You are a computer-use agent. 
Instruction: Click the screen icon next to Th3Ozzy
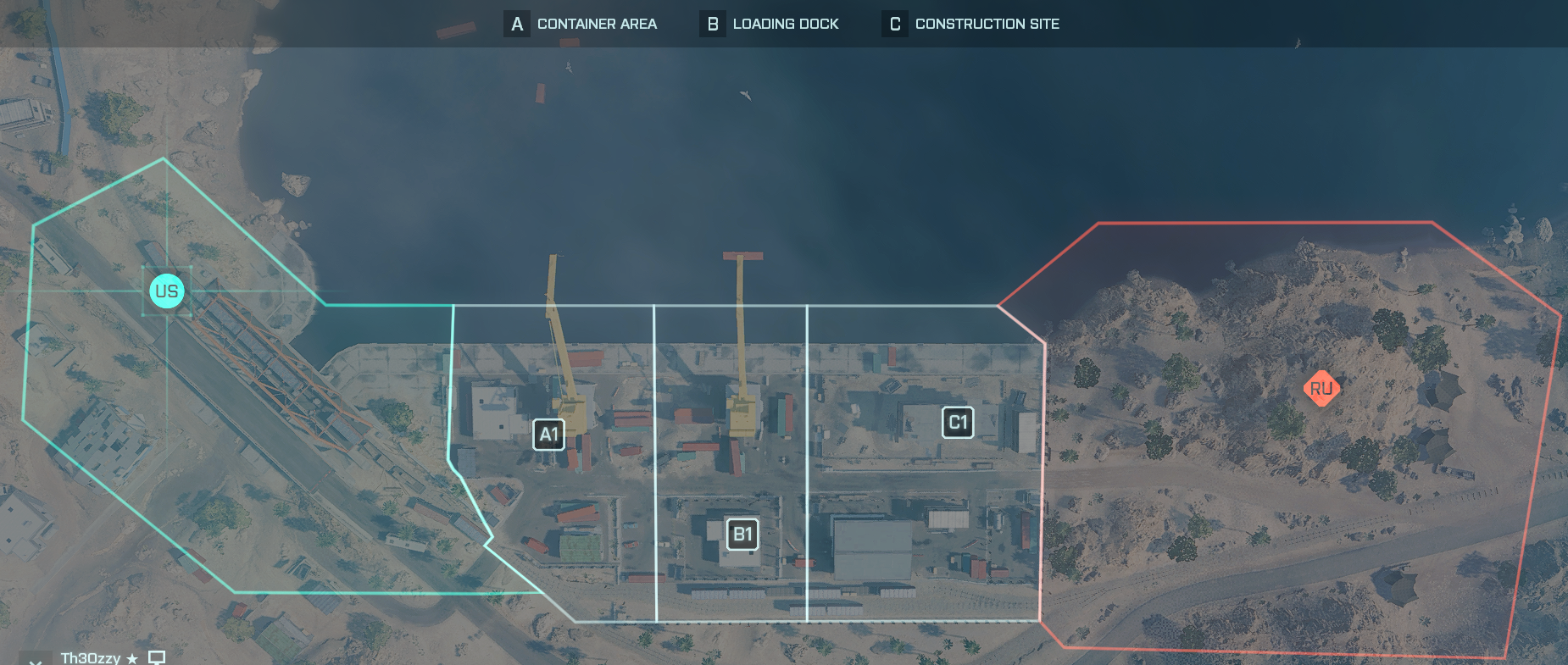coord(155,657)
